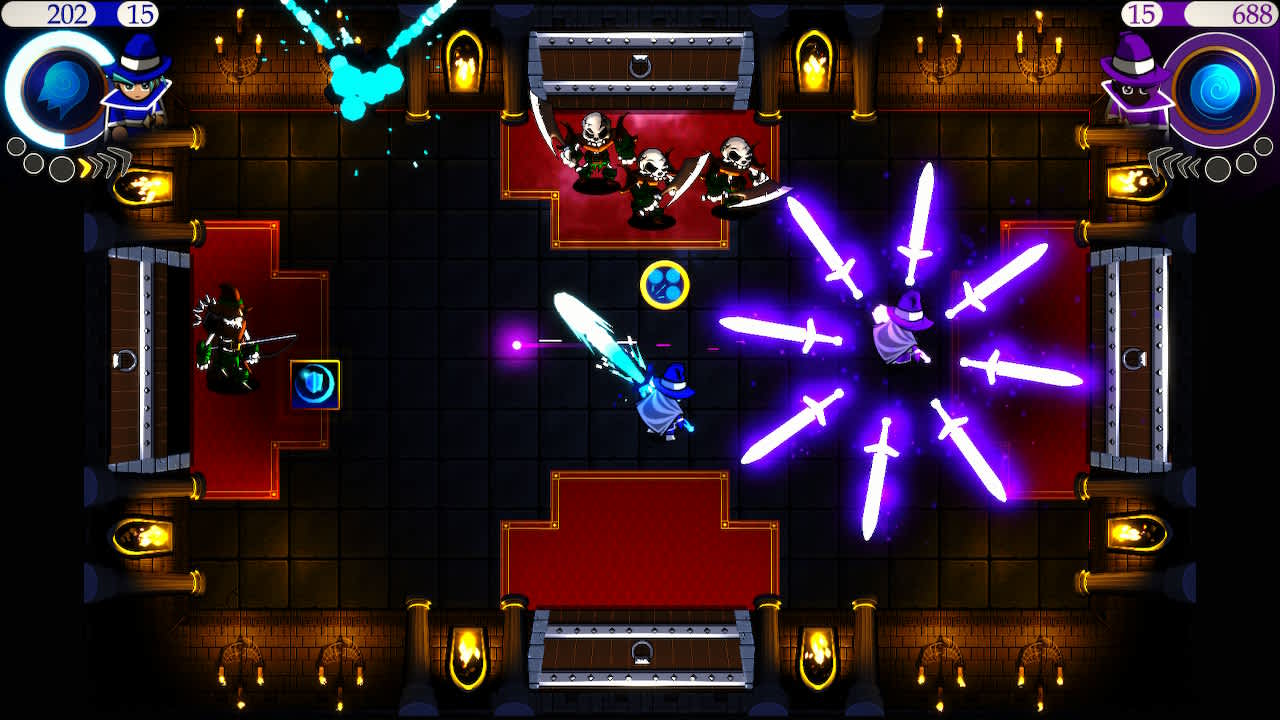
Task: Click the counter showing 688 at top right
Action: pyautogui.click(x=1250, y=14)
